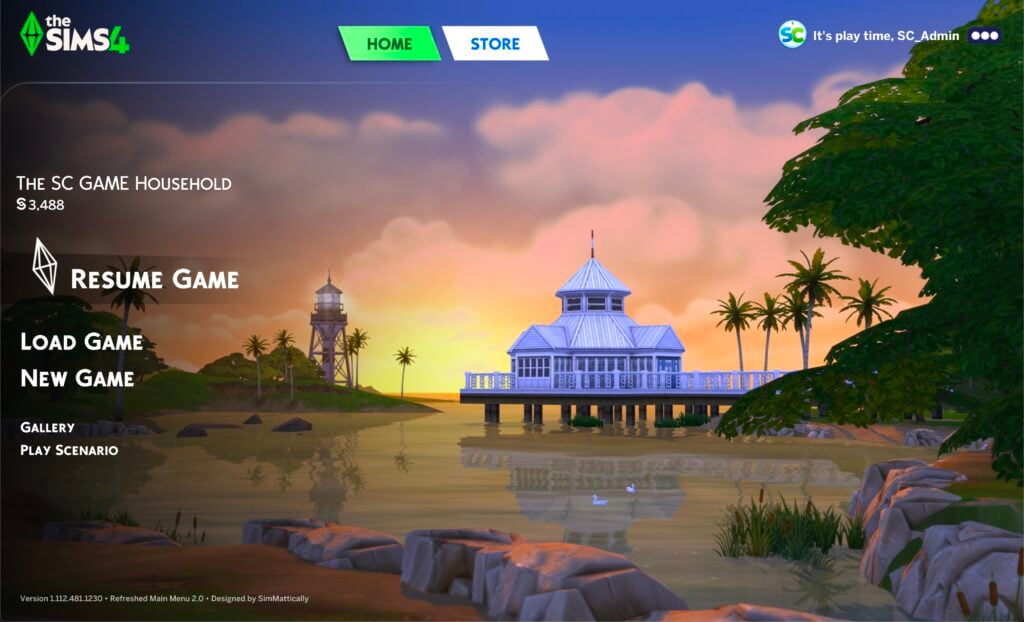Choose Play Scenario

[x=69, y=450]
